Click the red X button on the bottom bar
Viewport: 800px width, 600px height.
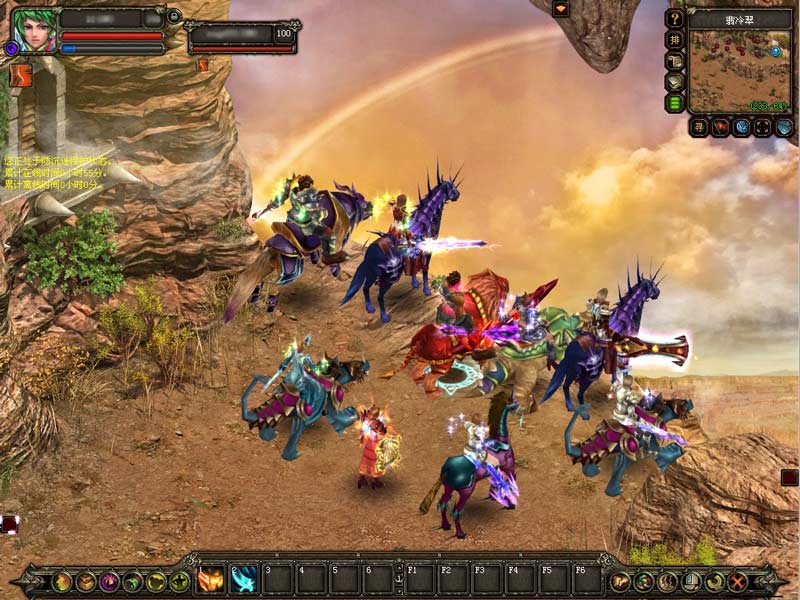tap(739, 581)
